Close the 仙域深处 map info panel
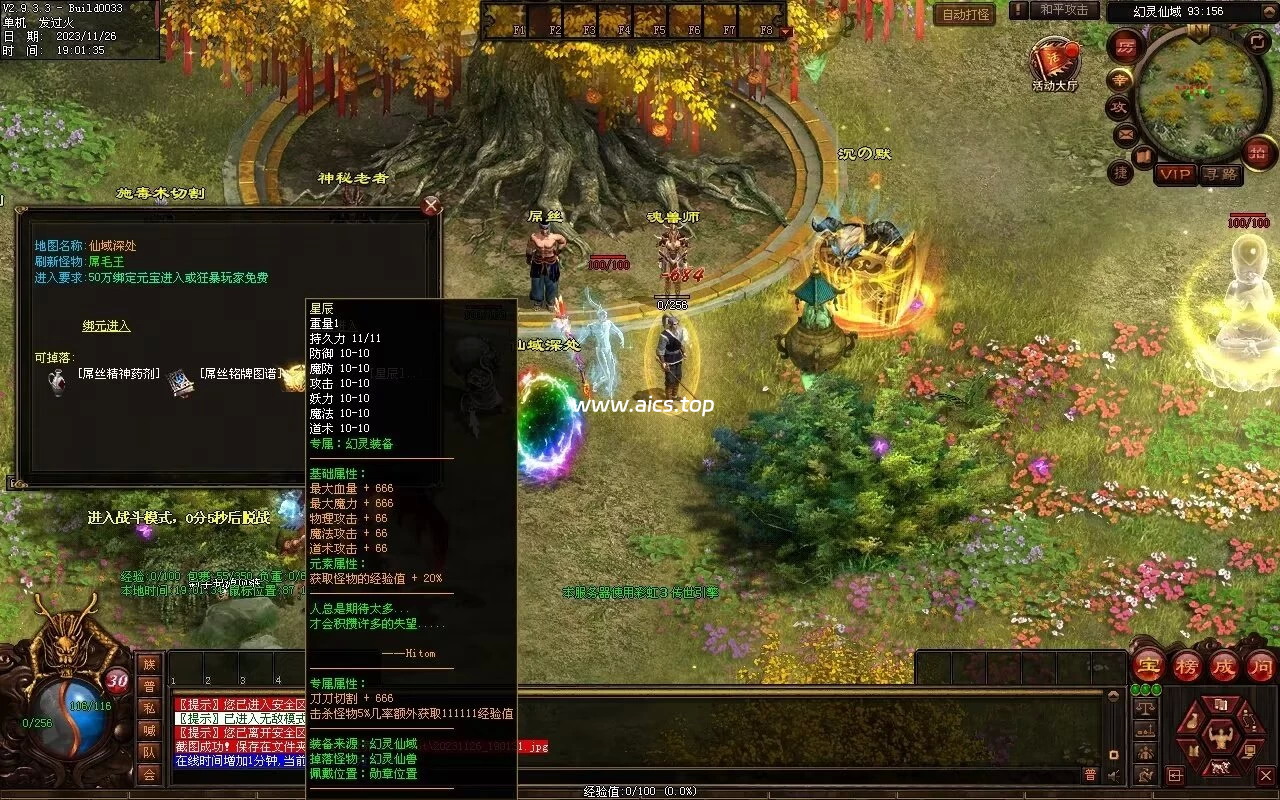This screenshot has height=800, width=1280. click(431, 206)
